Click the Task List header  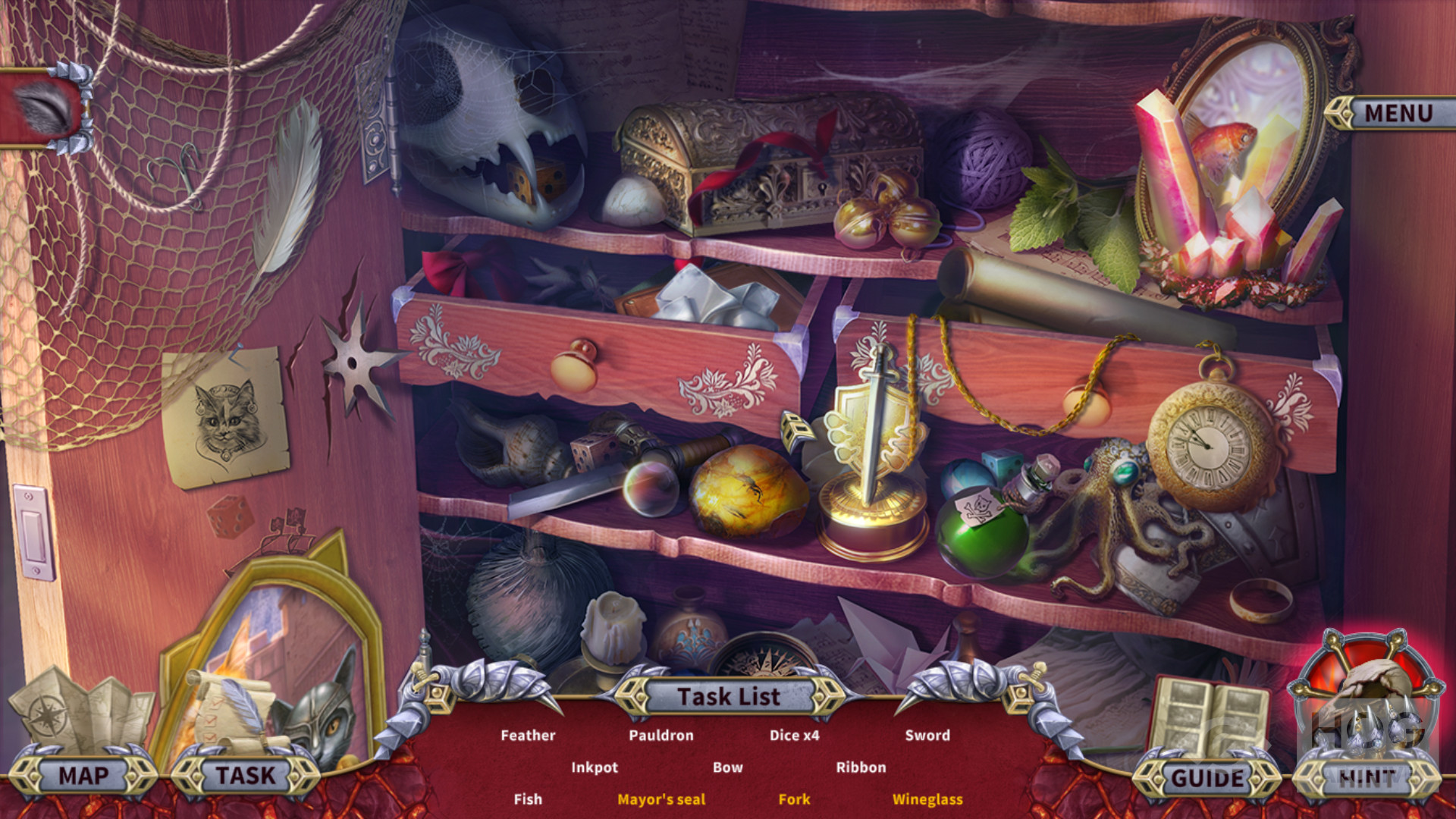click(x=728, y=696)
